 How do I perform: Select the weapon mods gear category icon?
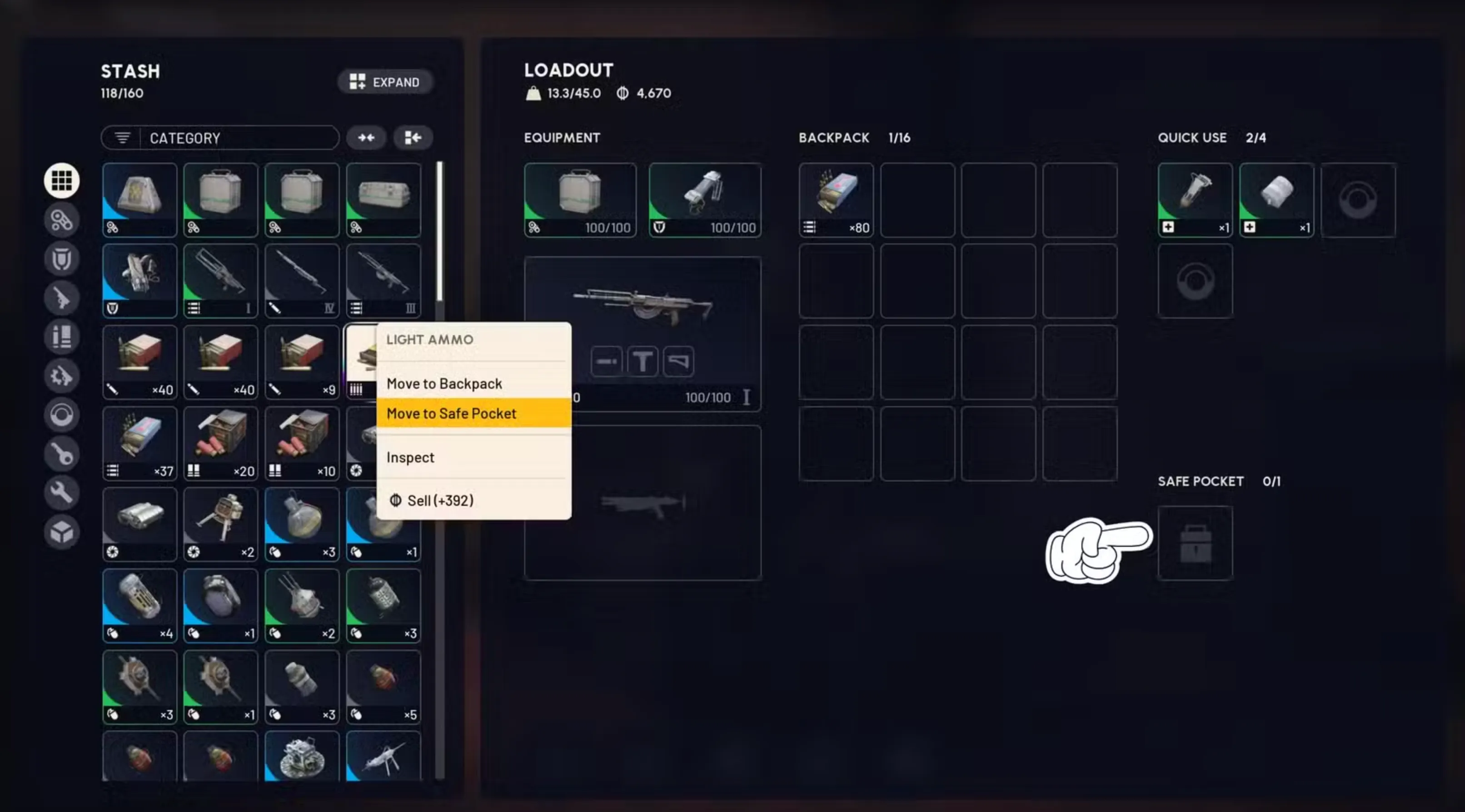pos(61,376)
